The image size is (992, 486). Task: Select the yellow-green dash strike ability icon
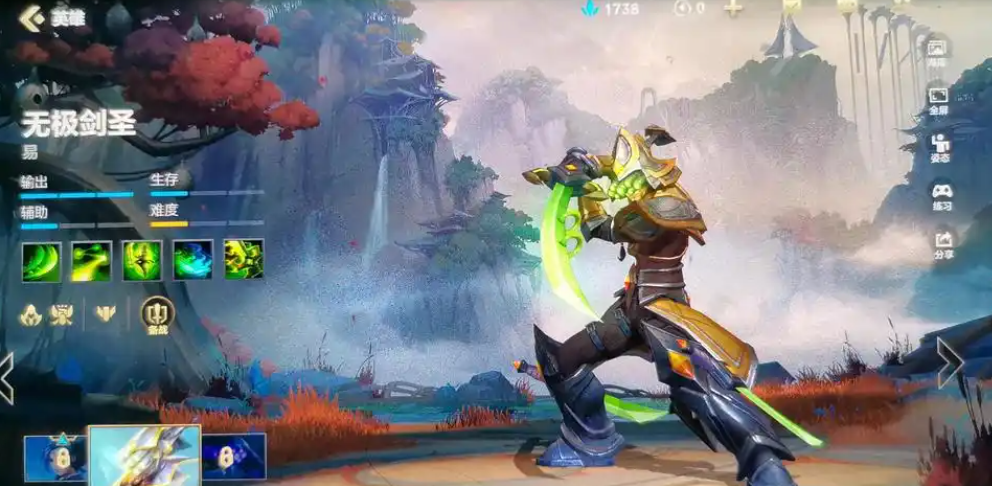pos(91,260)
